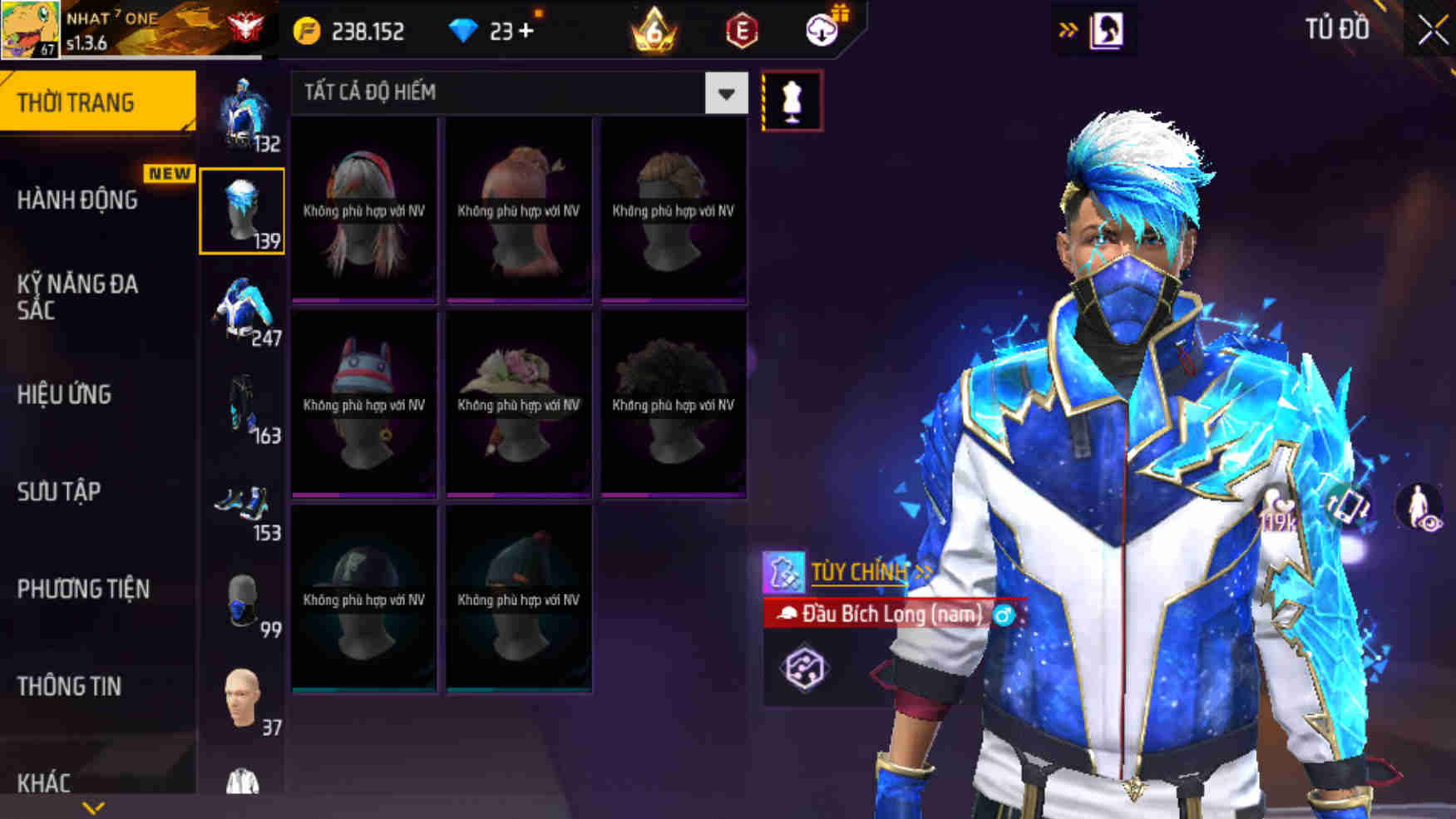This screenshot has height=819, width=1456.
Task: Select the bald head item numbered 37
Action: tap(241, 698)
